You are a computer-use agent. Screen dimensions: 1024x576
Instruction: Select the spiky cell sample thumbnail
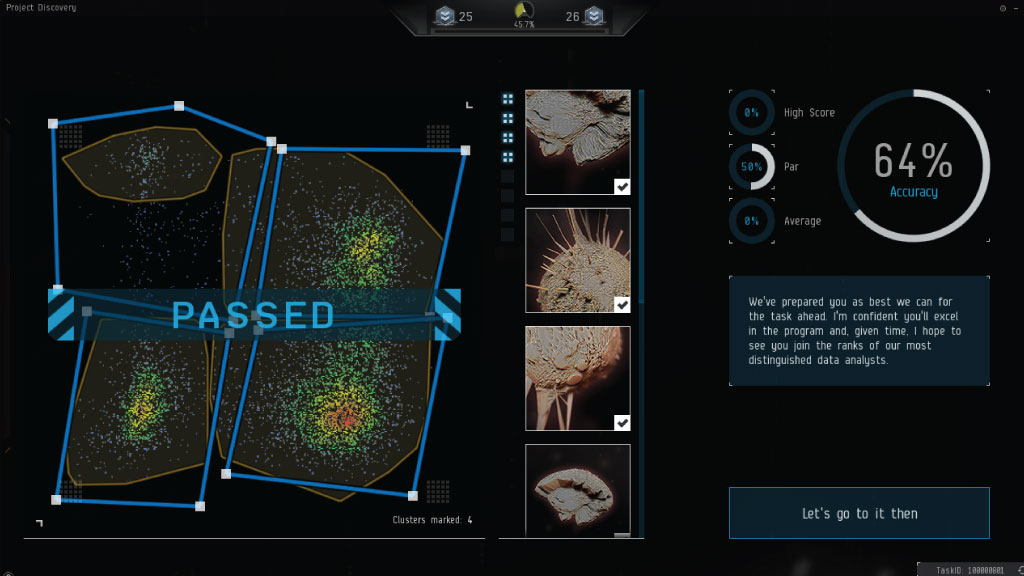[577, 260]
